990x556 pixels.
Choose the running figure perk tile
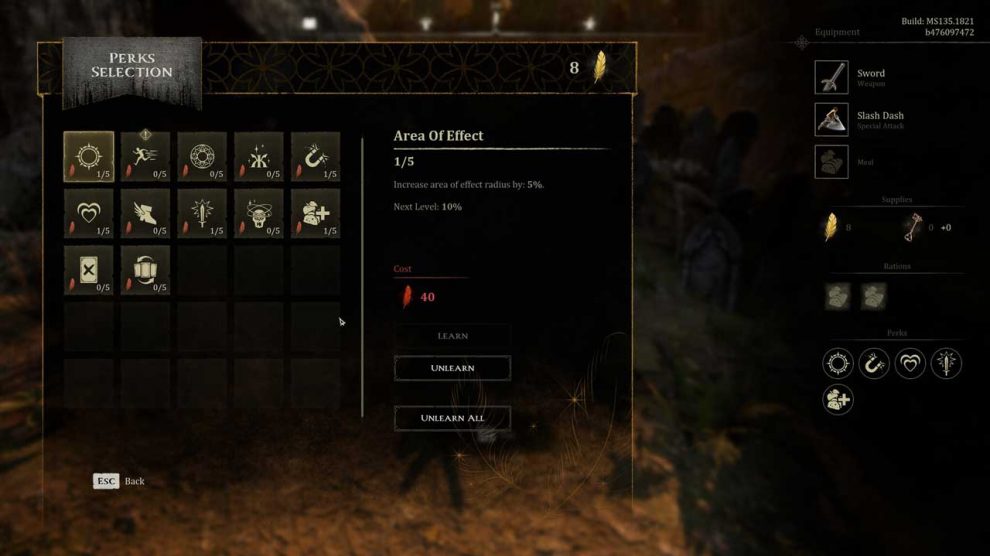(146, 157)
